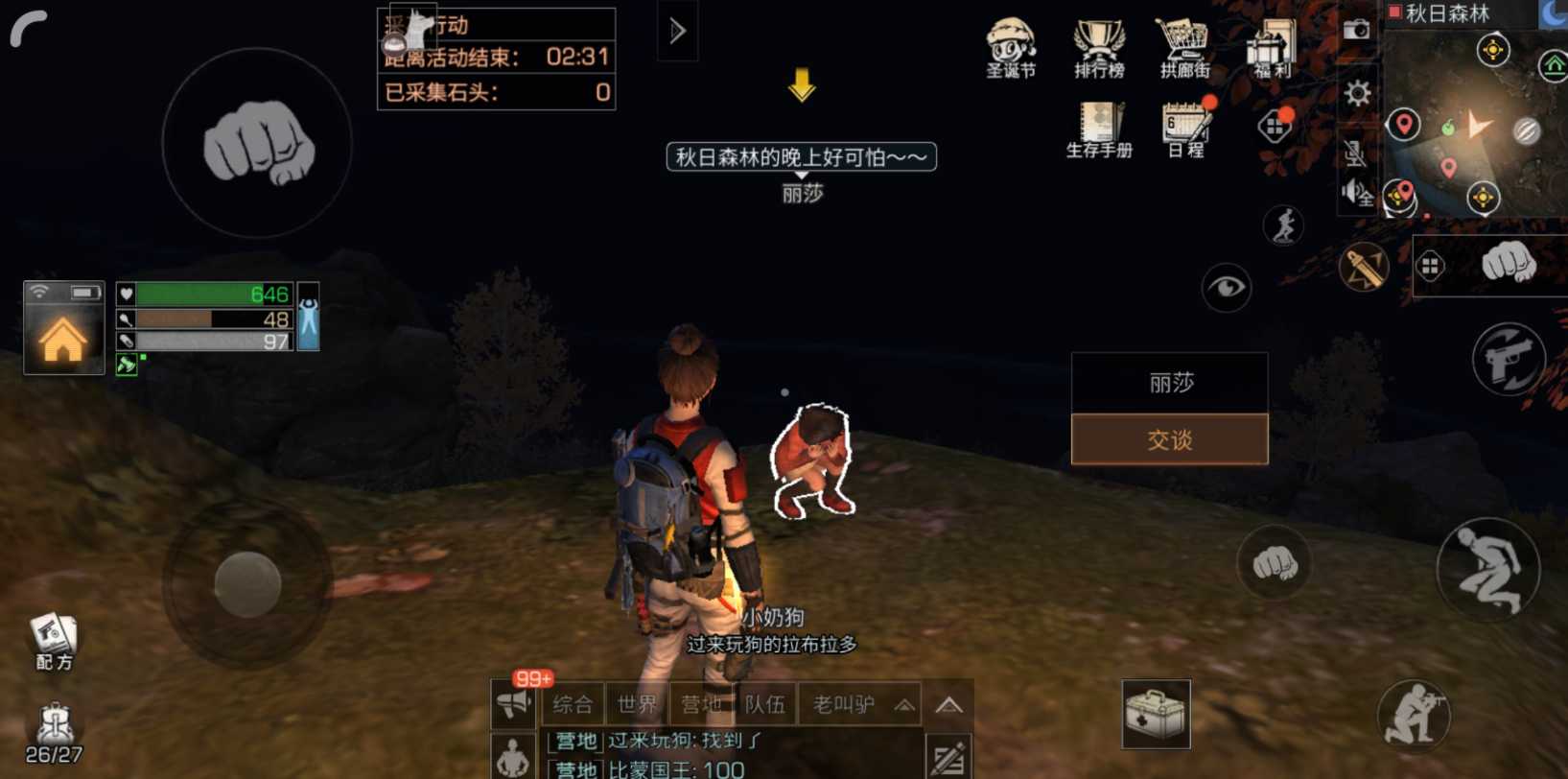The width and height of the screenshot is (1568, 779).
Task: Open the gear settings icon
Action: click(x=1357, y=93)
